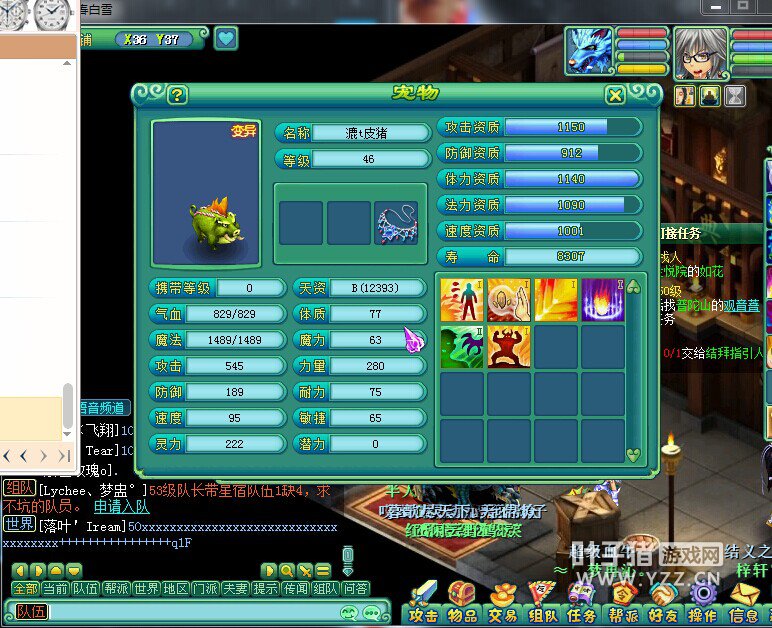The width and height of the screenshot is (772, 628).
Task: Click the blue wolf pet portrait
Action: pyautogui.click(x=589, y=51)
